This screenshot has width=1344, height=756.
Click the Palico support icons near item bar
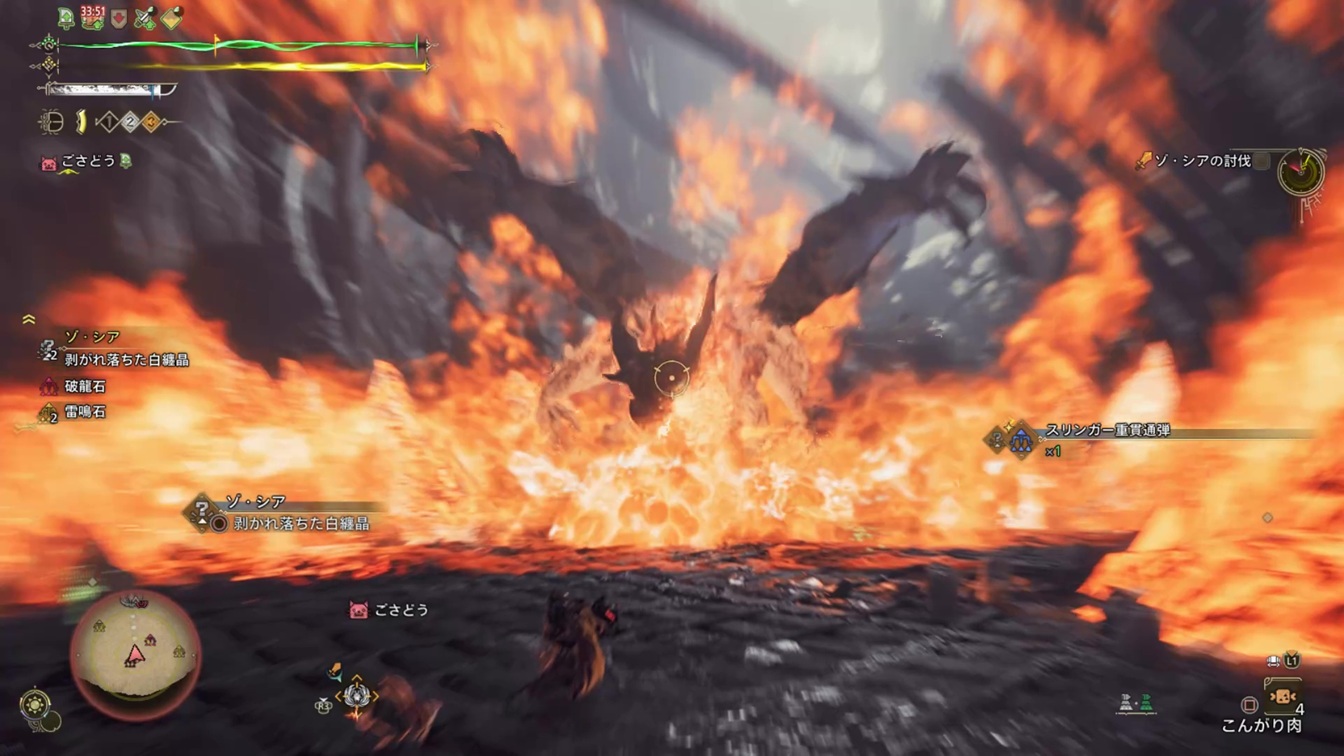pyautogui.click(x=1136, y=704)
